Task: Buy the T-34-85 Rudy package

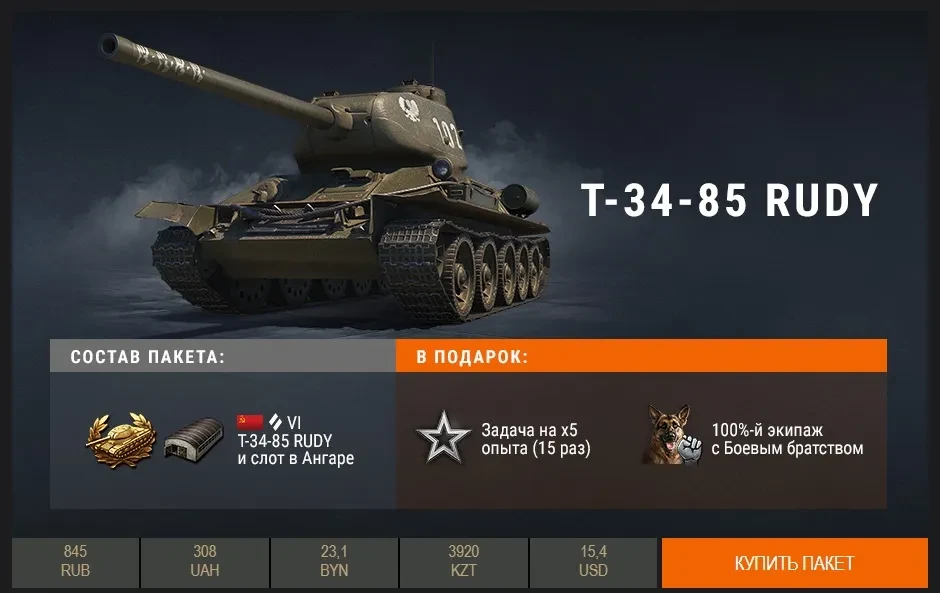Action: [794, 563]
